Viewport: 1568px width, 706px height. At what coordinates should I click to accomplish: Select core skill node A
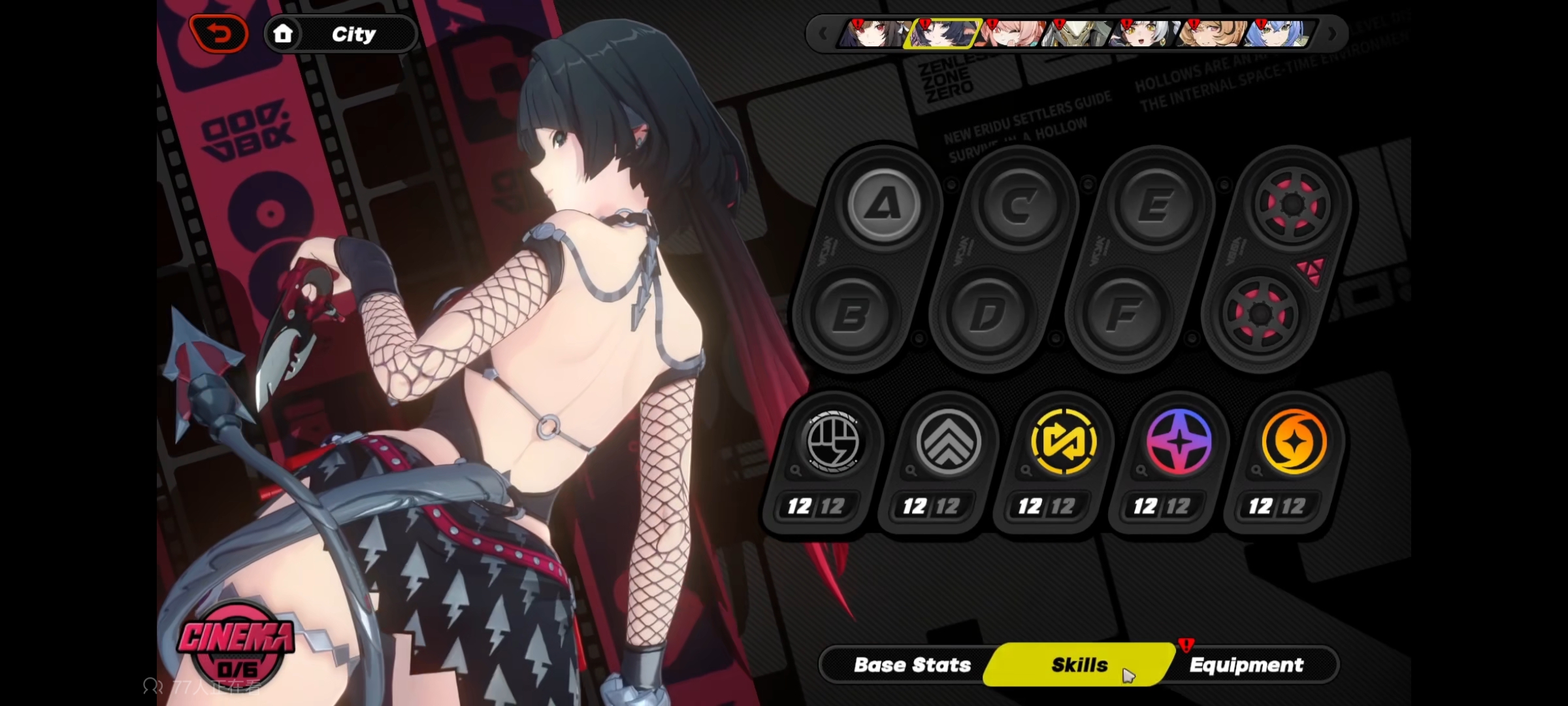tap(883, 205)
